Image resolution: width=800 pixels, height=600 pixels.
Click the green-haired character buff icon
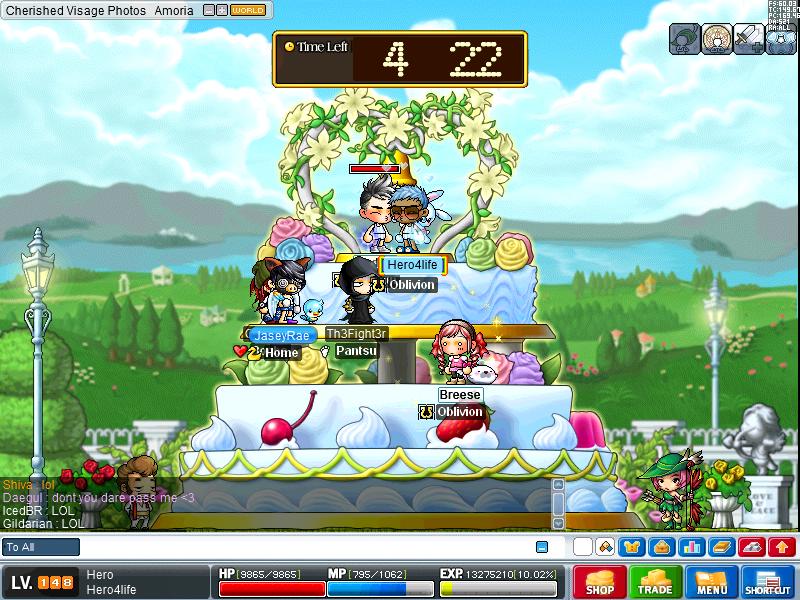pos(685,38)
